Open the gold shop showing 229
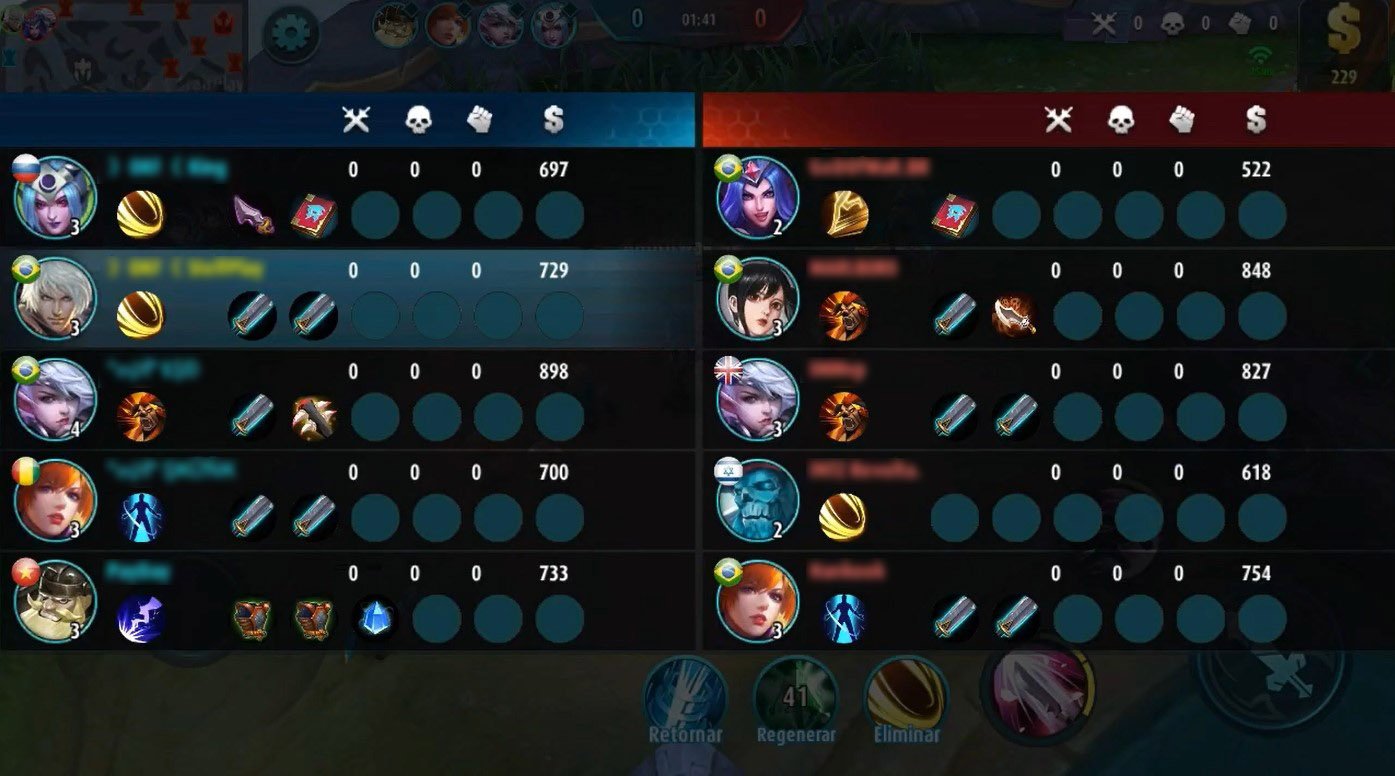The image size is (1395, 776). (x=1343, y=45)
